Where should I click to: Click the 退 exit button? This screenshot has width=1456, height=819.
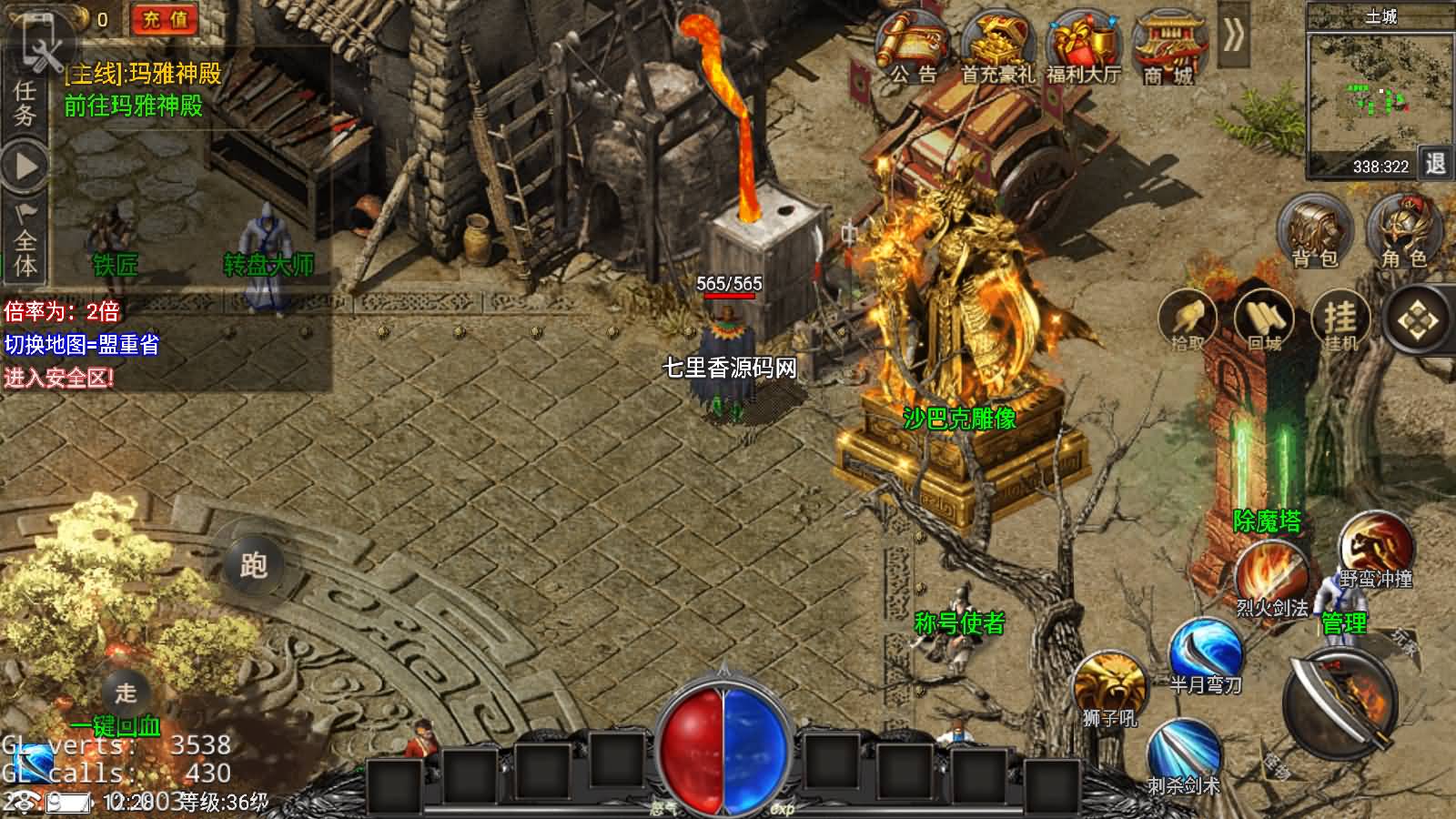pos(1435,164)
